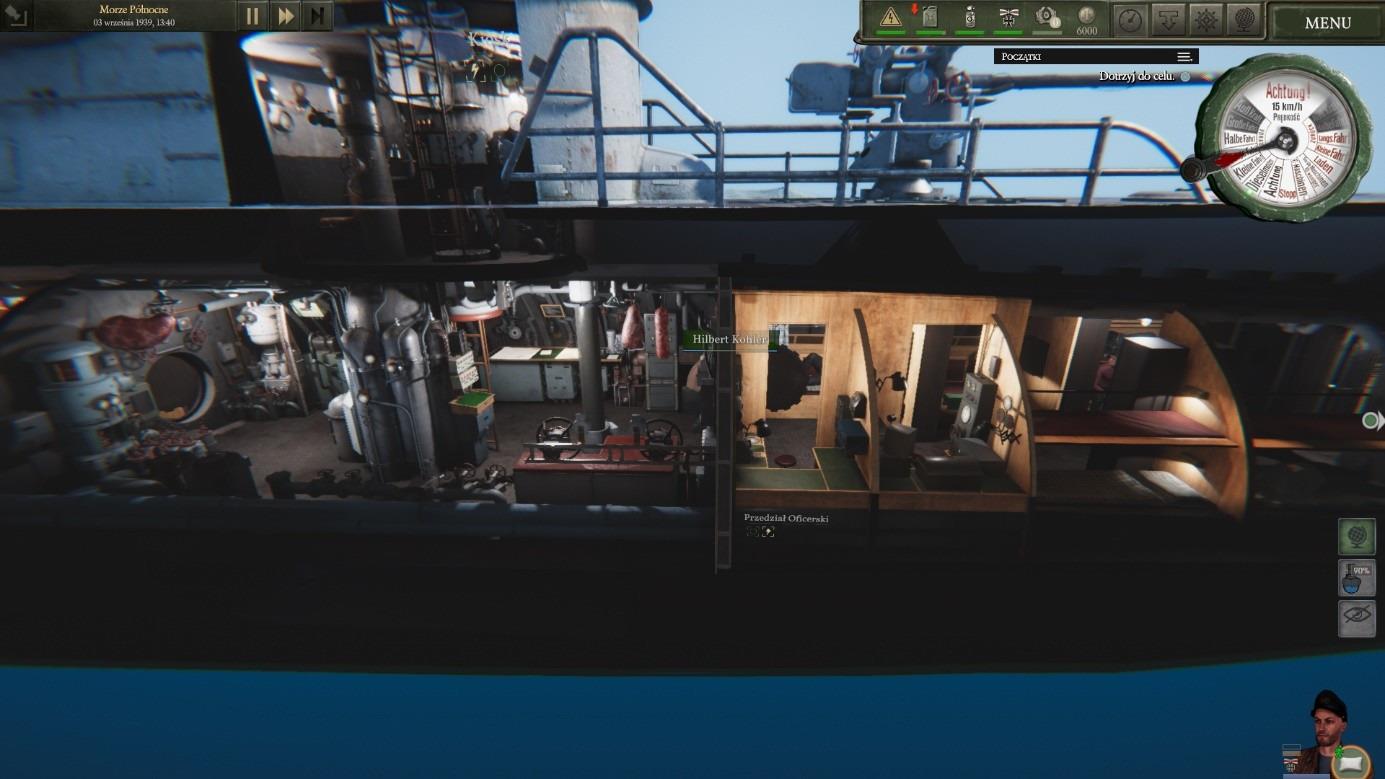
Task: Open the Początki objectives hamburger menu
Action: point(1184,56)
